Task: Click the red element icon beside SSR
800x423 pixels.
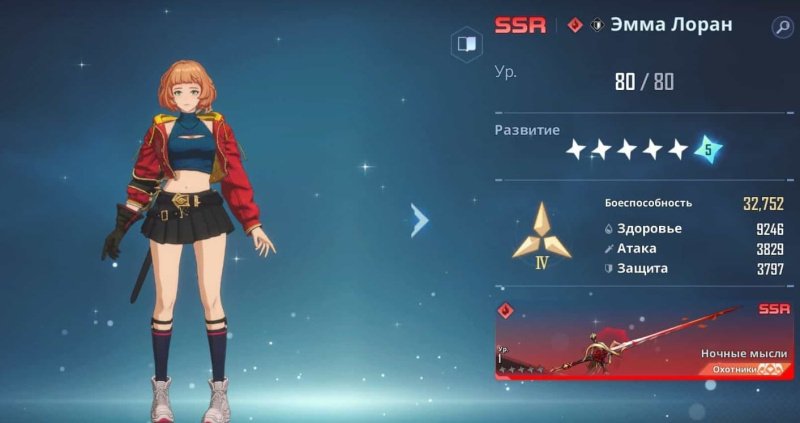Action: pos(574,25)
